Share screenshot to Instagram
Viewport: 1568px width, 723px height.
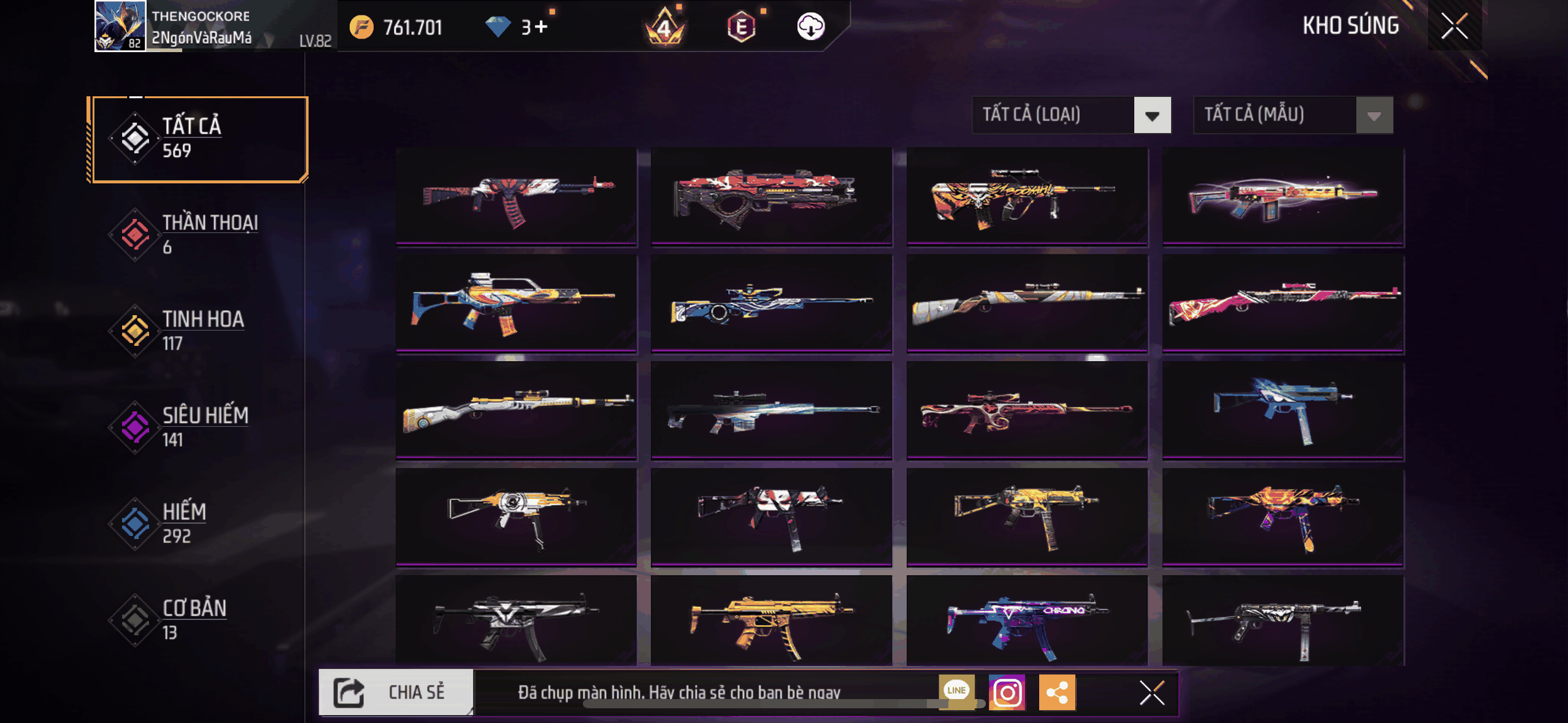pyautogui.click(x=1007, y=693)
